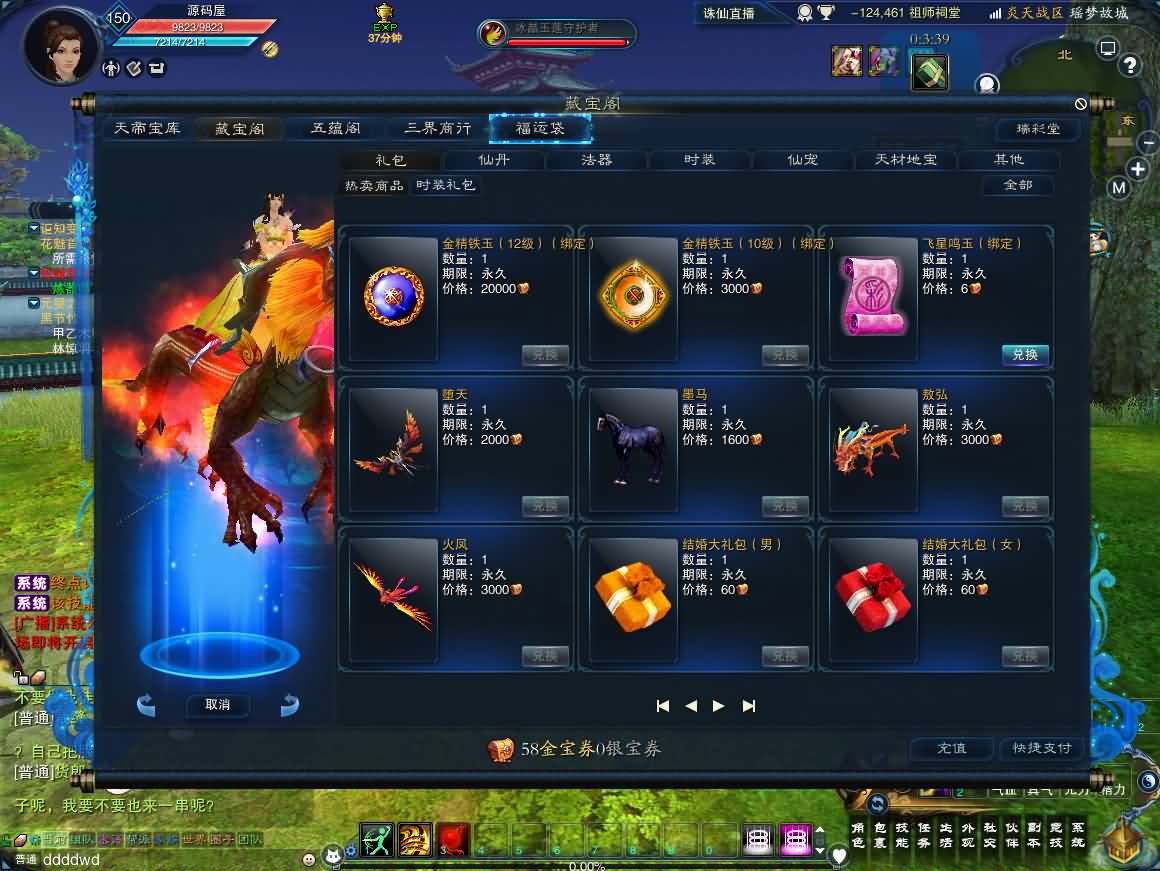1160x871 pixels.
Task: Select the 三界商行 tab
Action: [x=437, y=129]
